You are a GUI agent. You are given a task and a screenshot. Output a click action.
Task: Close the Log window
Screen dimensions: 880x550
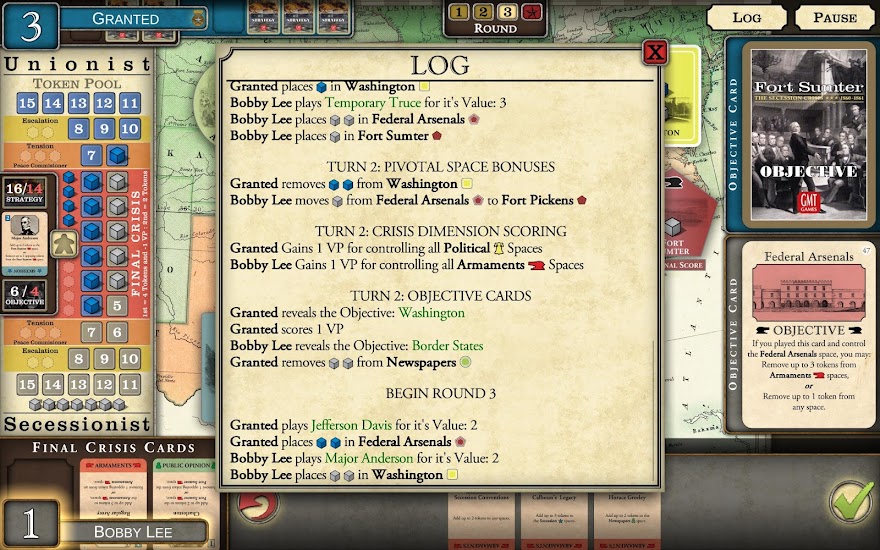(655, 52)
